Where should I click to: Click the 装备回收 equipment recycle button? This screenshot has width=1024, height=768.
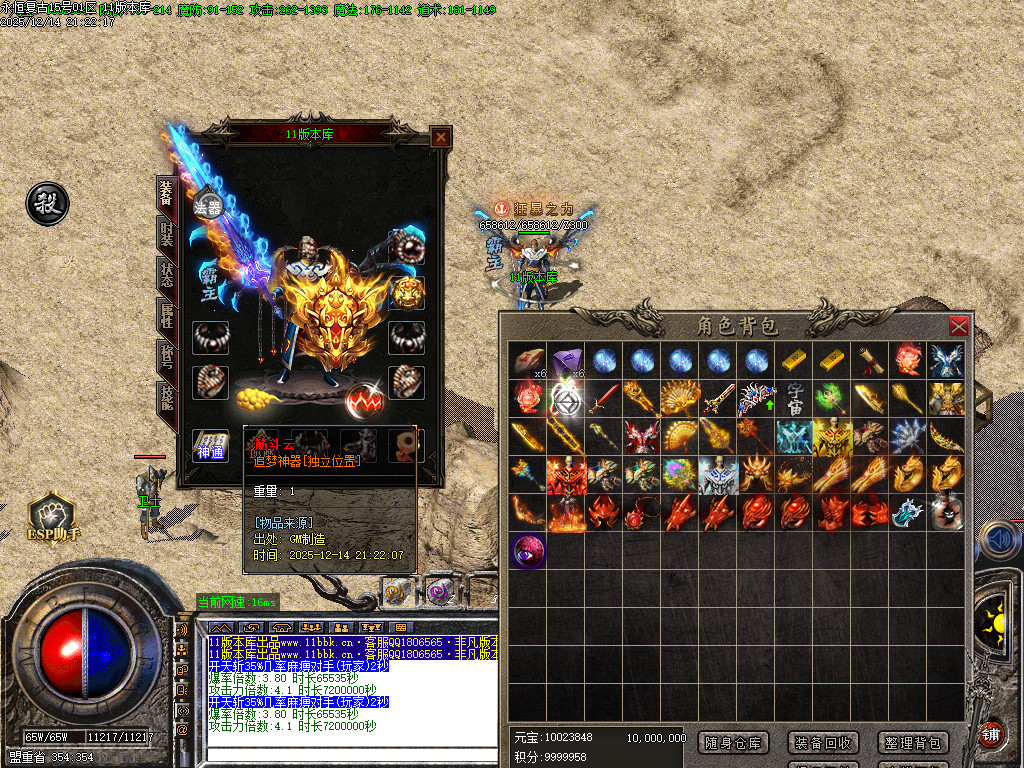[x=823, y=742]
